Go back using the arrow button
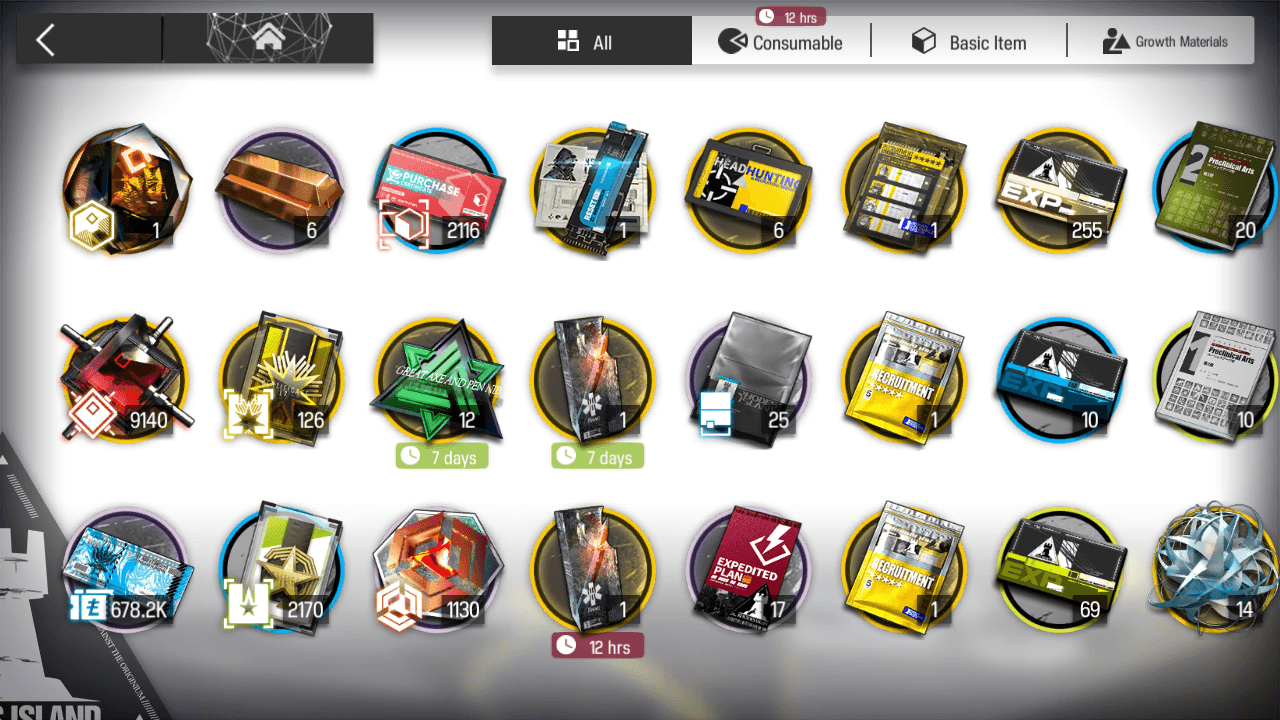Image resolution: width=1280 pixels, height=720 pixels. [x=45, y=40]
